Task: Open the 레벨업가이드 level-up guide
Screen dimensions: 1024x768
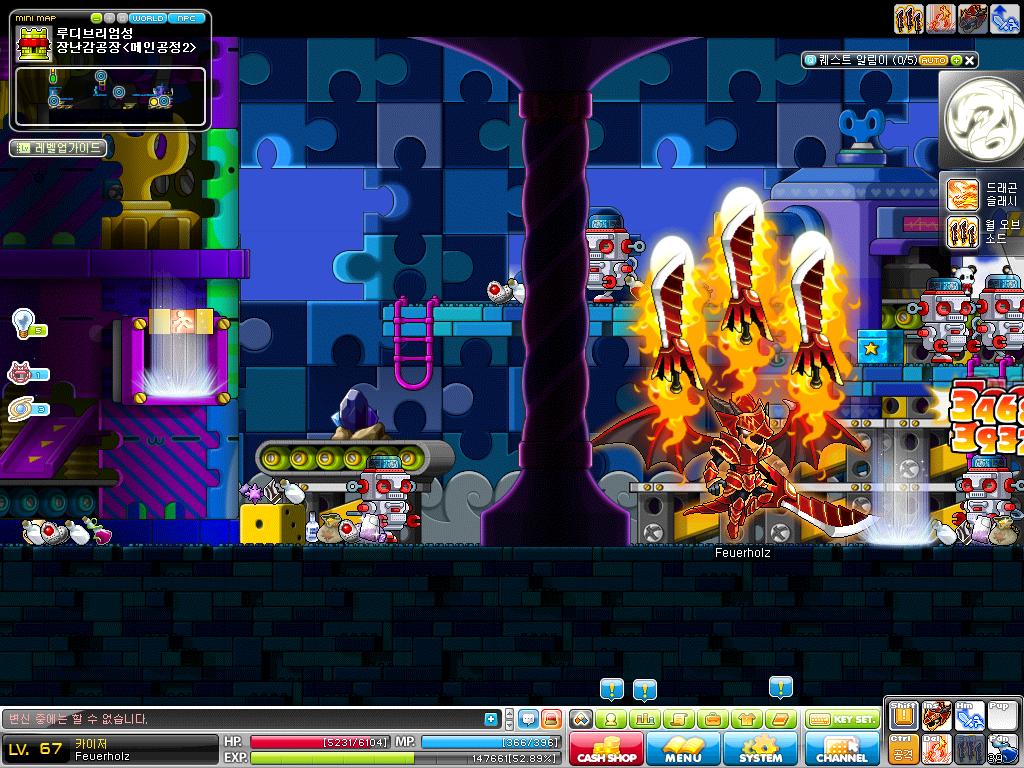Action: click(58, 148)
